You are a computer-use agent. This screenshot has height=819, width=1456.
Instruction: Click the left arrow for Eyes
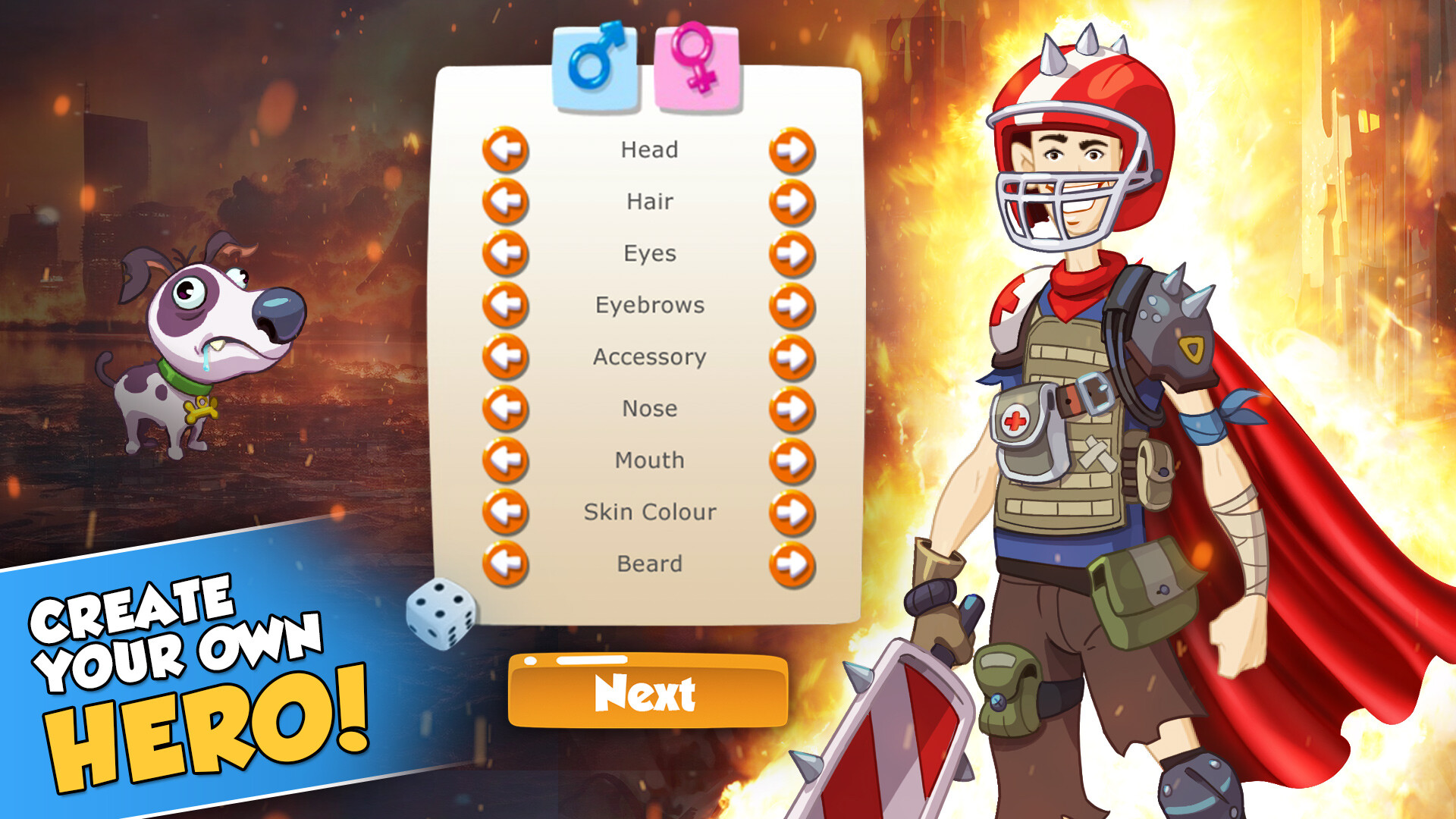pyautogui.click(x=506, y=253)
